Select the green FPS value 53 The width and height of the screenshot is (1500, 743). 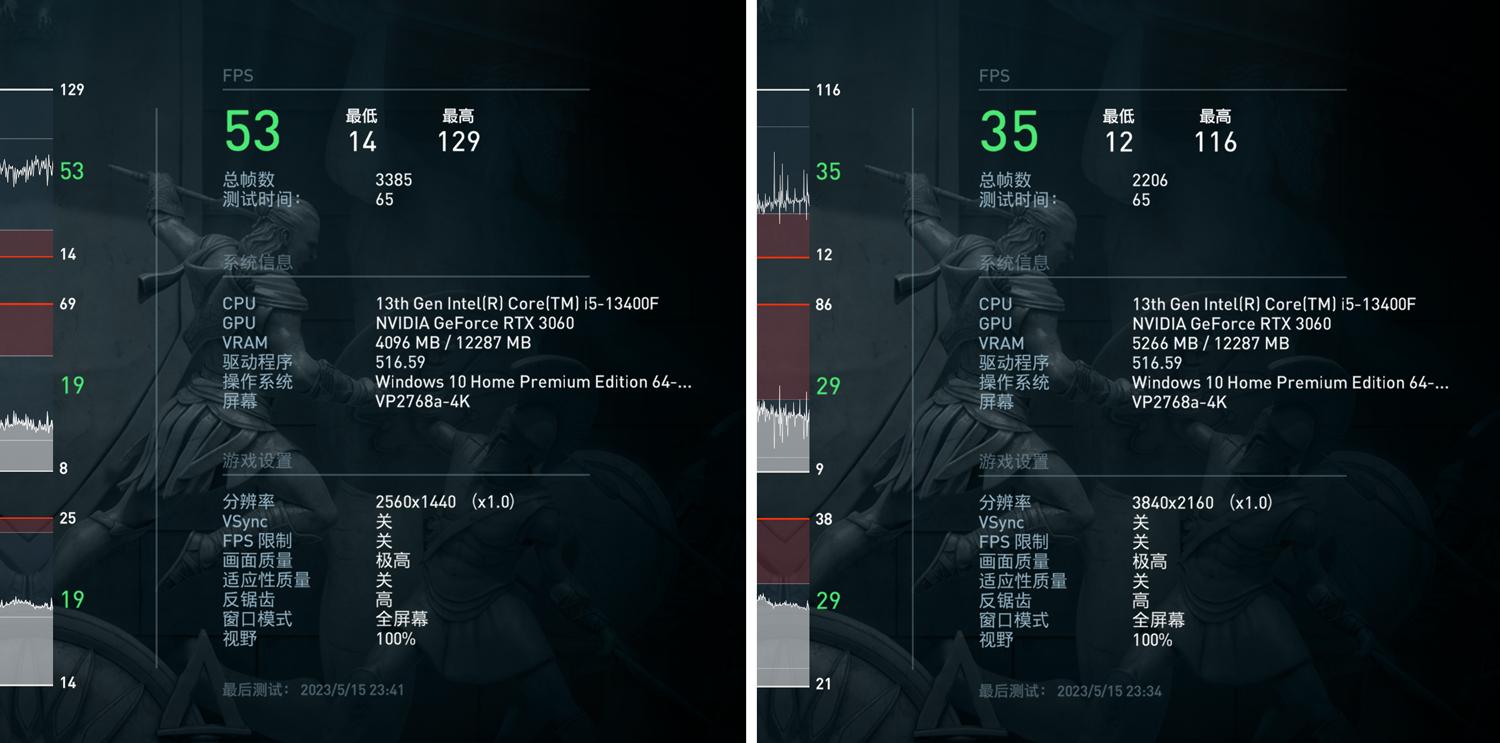tap(251, 132)
